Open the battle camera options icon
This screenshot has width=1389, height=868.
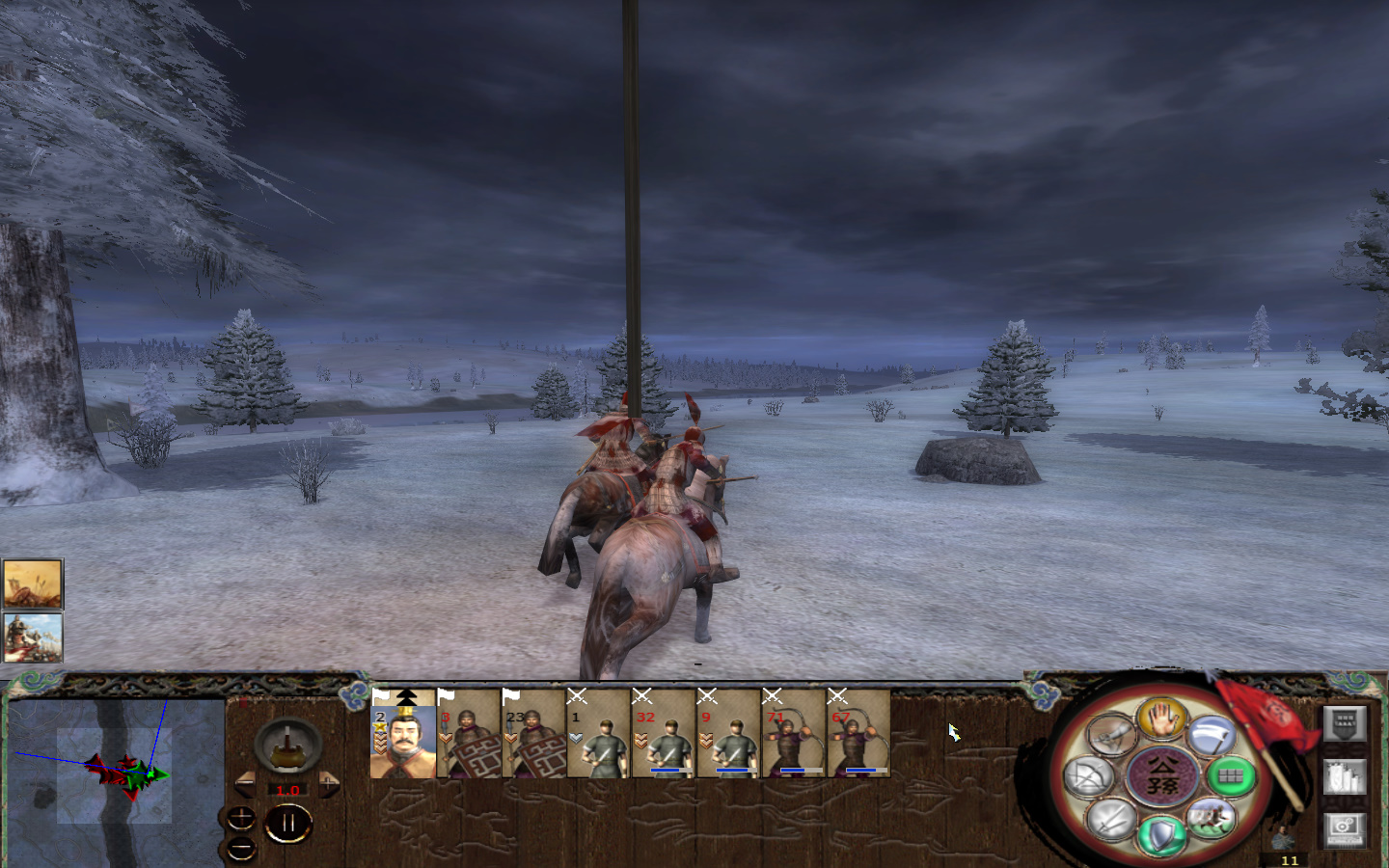click(x=1346, y=829)
